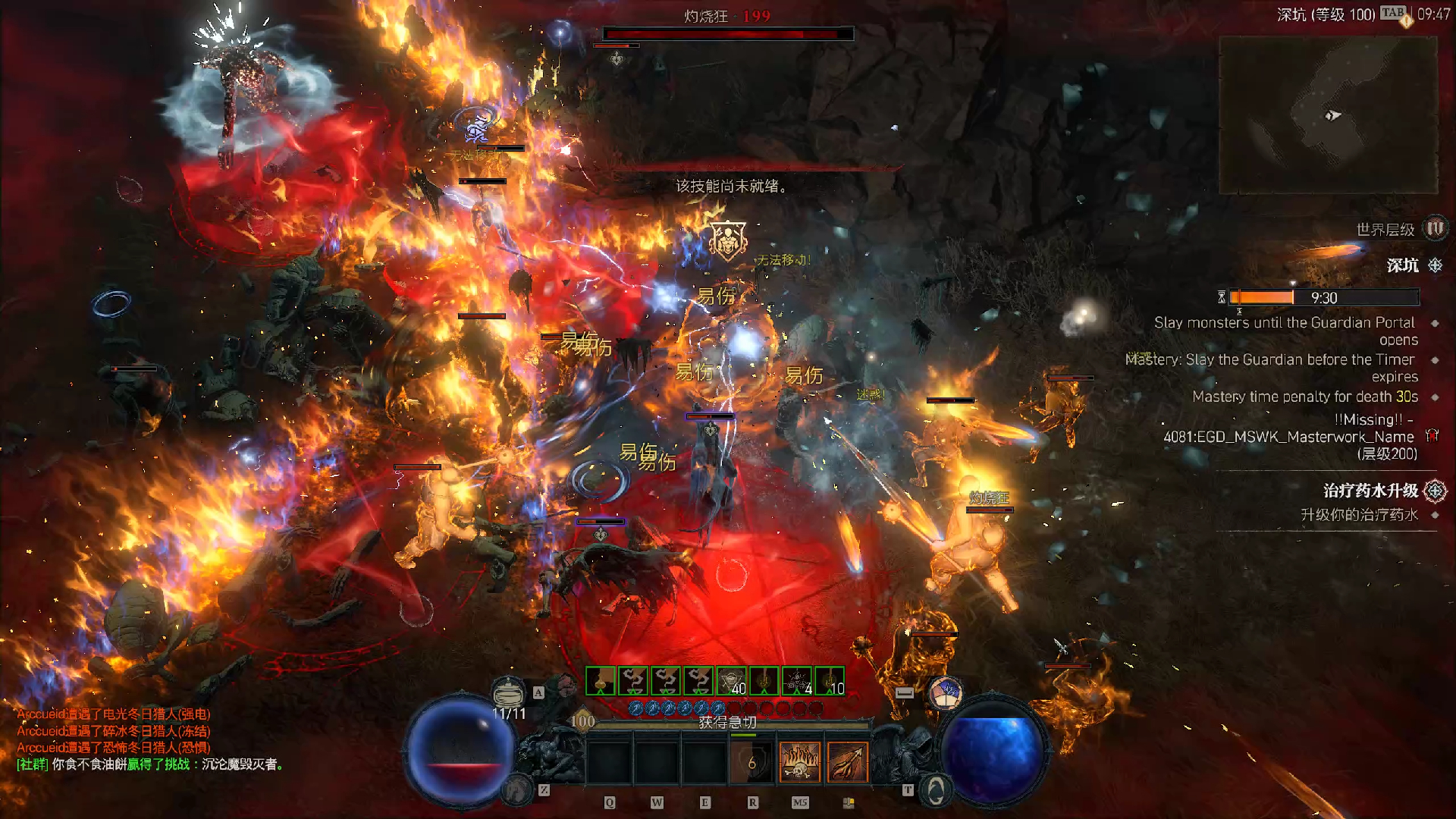Select the skill slot on cooldown showing 6

pyautogui.click(x=752, y=761)
